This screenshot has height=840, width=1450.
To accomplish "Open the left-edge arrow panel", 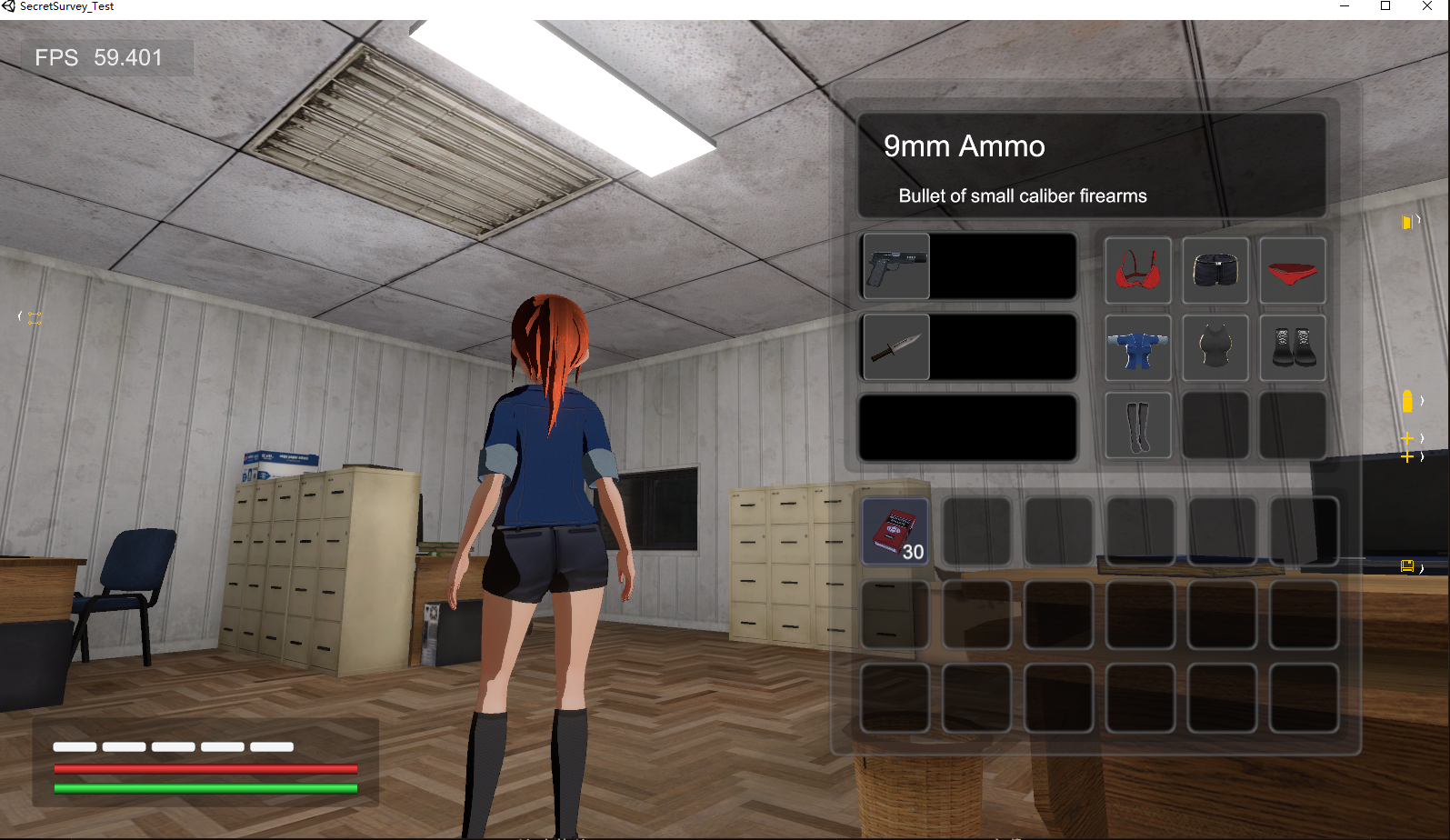I will coord(18,315).
